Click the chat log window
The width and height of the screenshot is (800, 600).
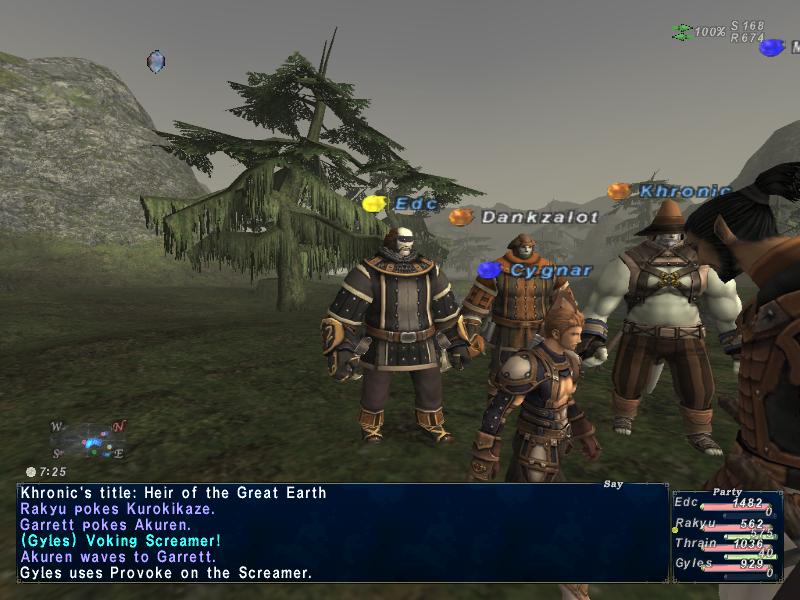pyautogui.click(x=342, y=533)
